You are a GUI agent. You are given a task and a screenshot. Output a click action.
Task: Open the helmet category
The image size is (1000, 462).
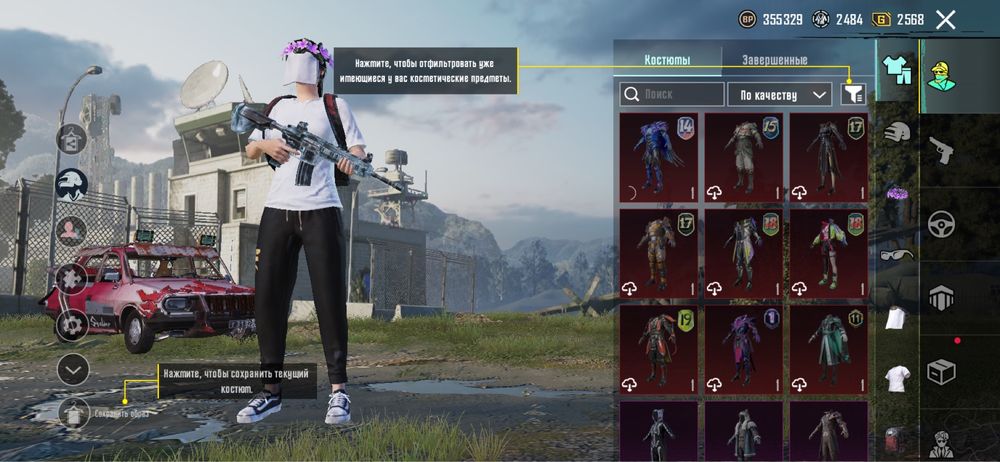pyautogui.click(x=897, y=131)
